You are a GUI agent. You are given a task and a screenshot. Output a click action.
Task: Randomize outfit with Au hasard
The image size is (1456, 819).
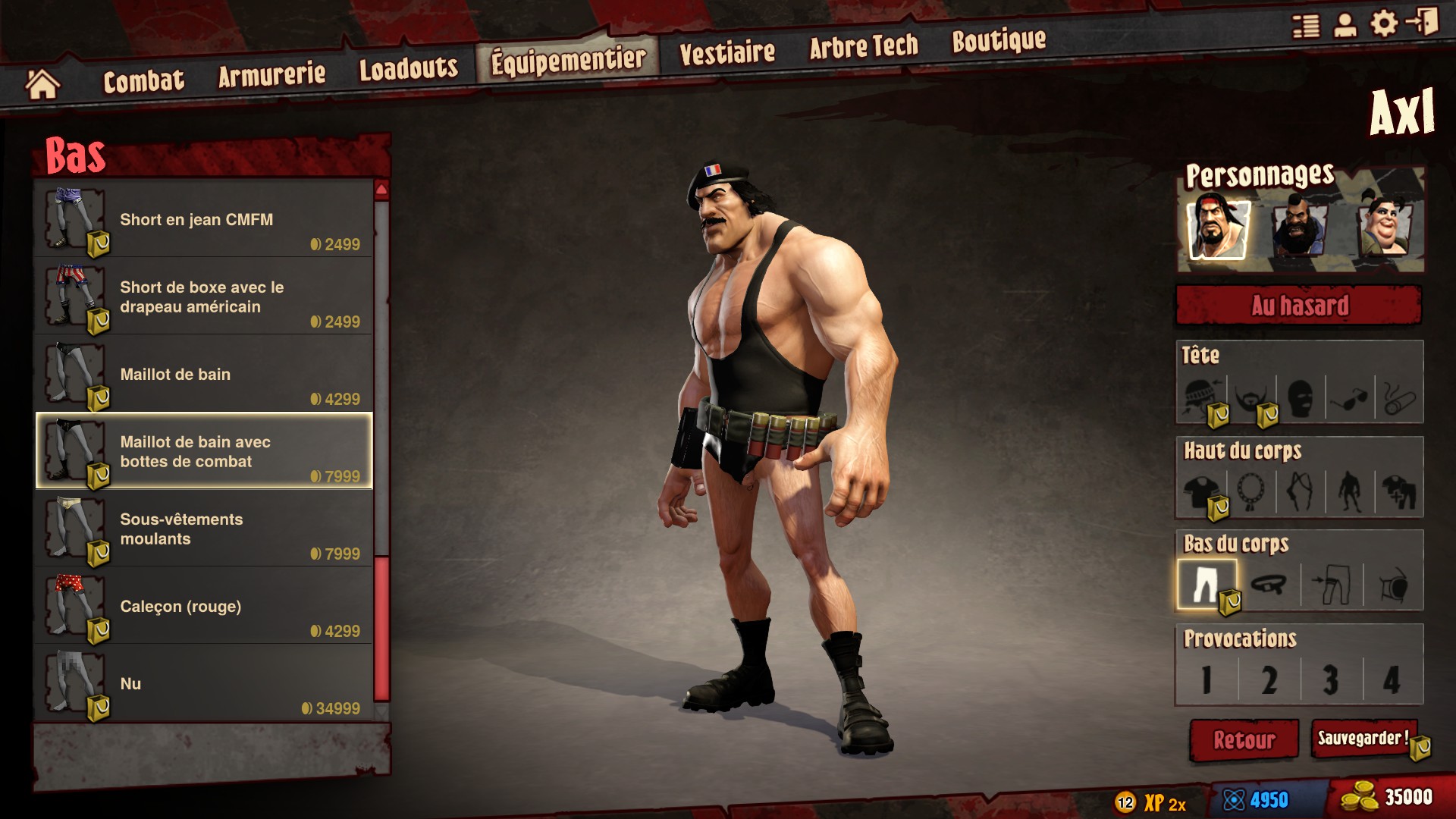1298,306
